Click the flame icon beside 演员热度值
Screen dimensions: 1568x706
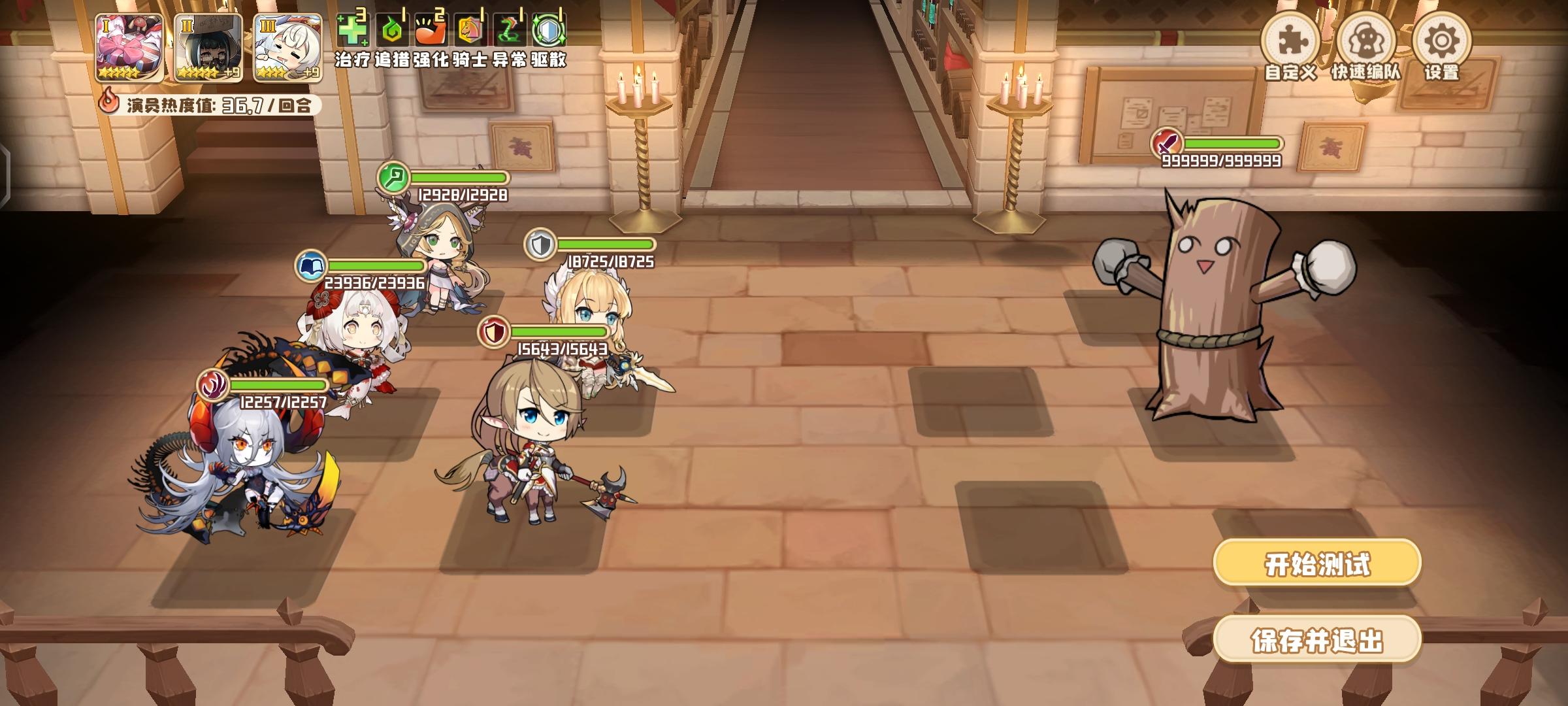tap(110, 102)
